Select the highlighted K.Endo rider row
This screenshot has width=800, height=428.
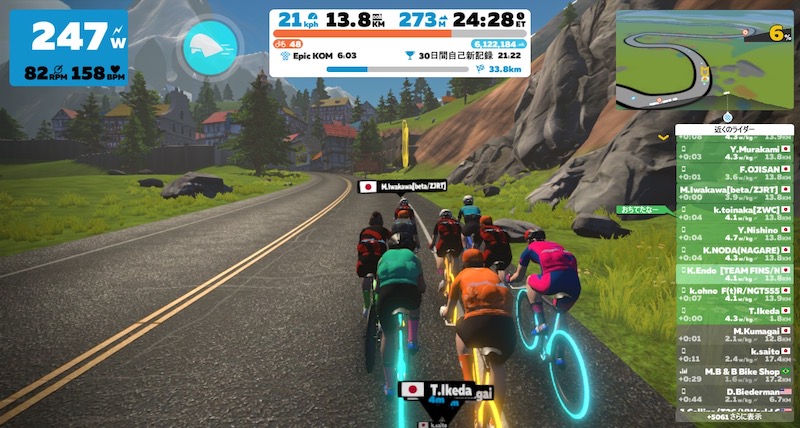[735, 270]
